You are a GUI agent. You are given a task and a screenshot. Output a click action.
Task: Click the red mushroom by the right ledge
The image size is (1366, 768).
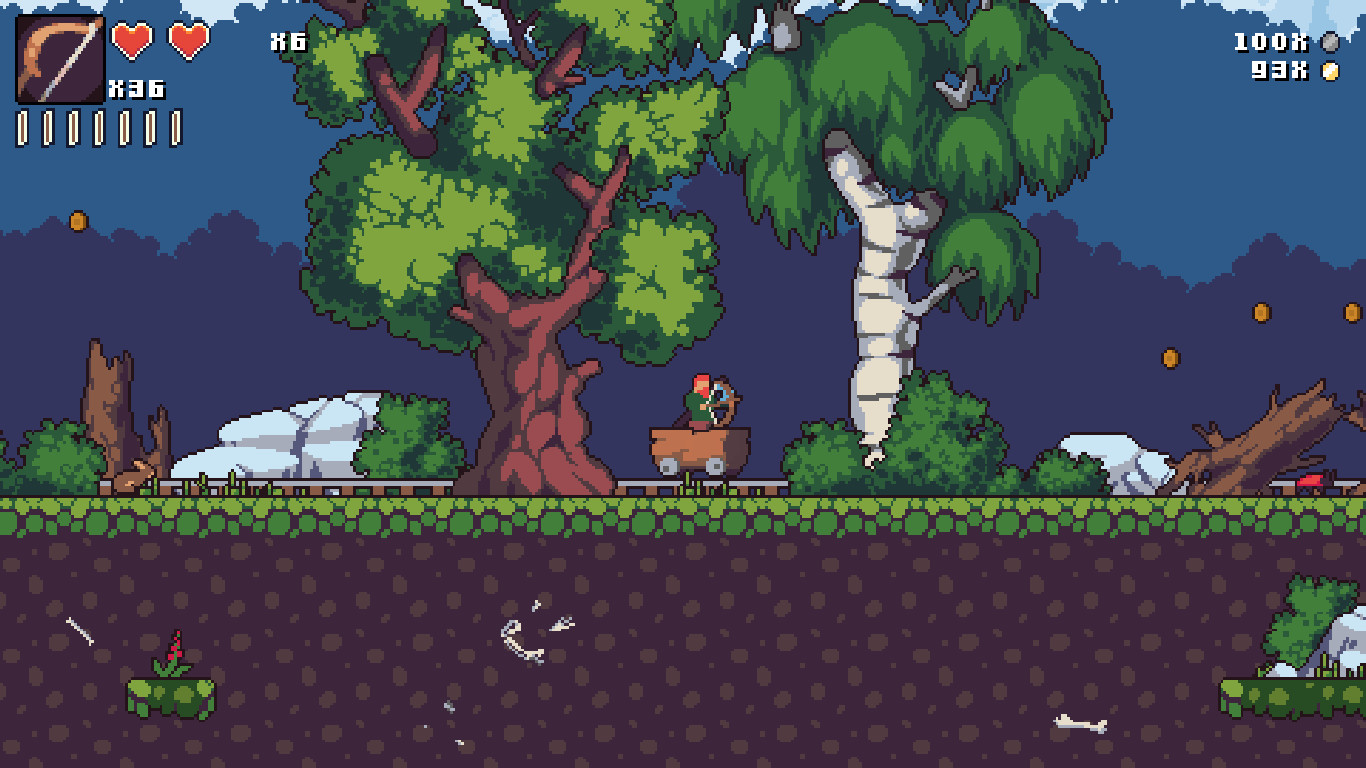coord(1311,479)
